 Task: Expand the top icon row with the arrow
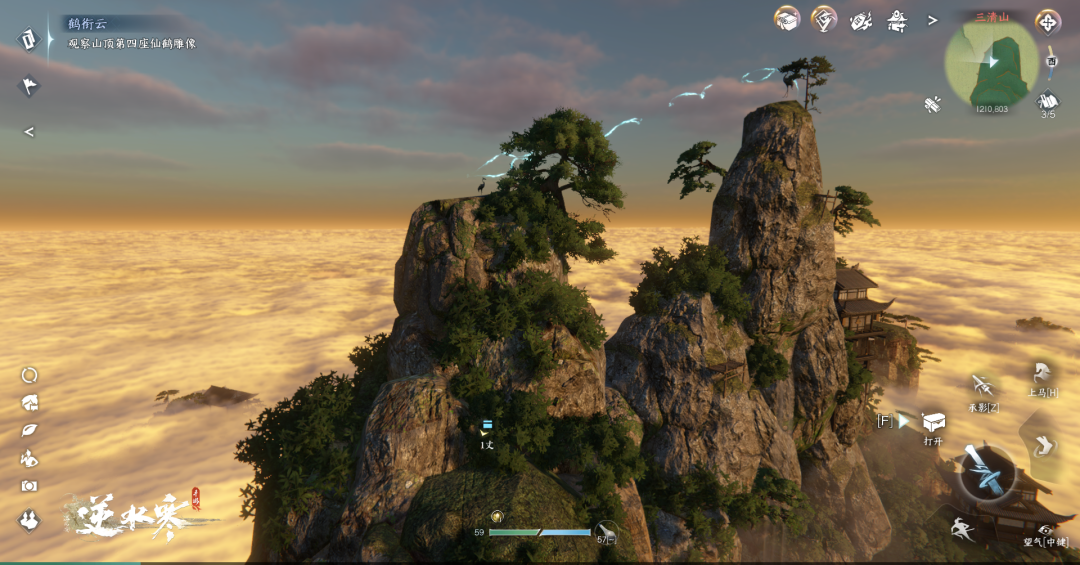click(932, 20)
